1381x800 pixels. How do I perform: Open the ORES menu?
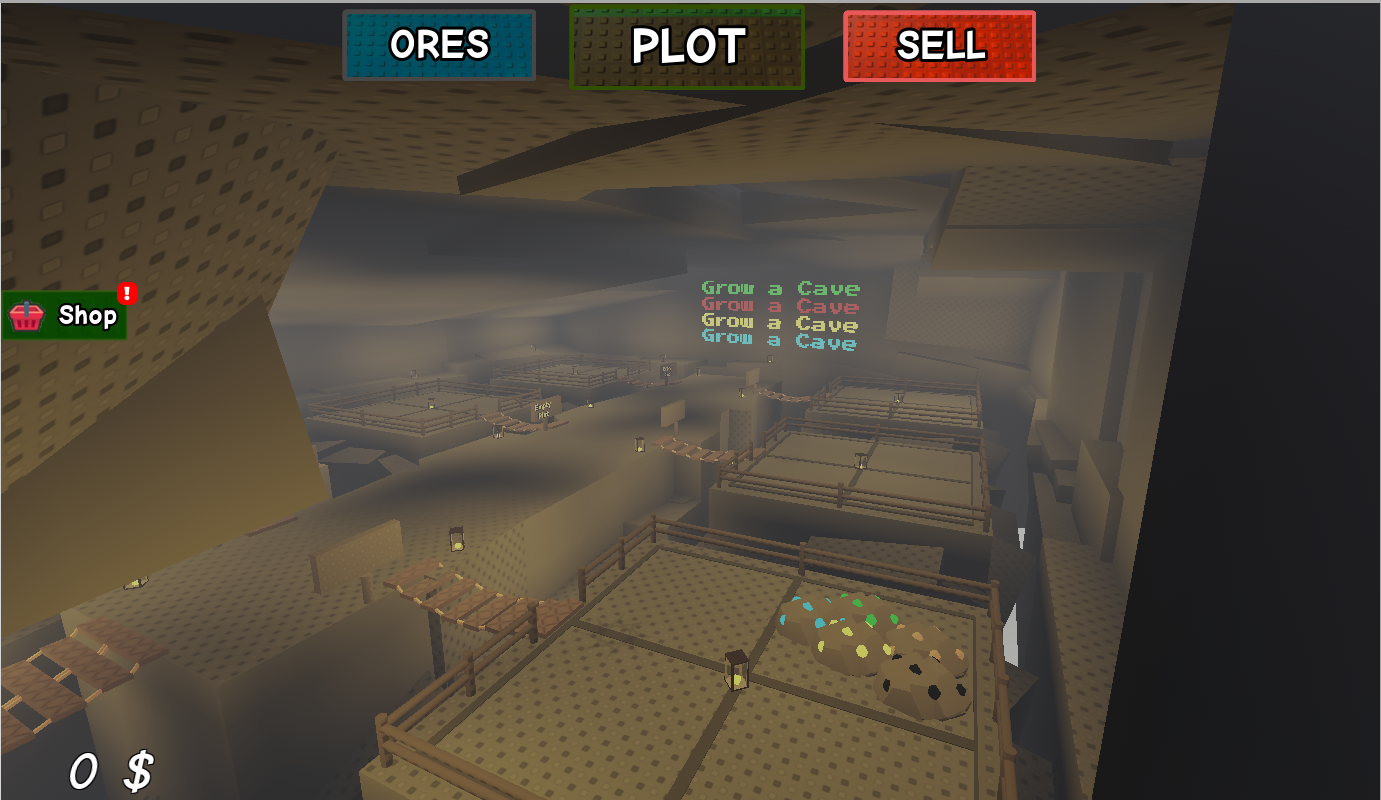[439, 45]
